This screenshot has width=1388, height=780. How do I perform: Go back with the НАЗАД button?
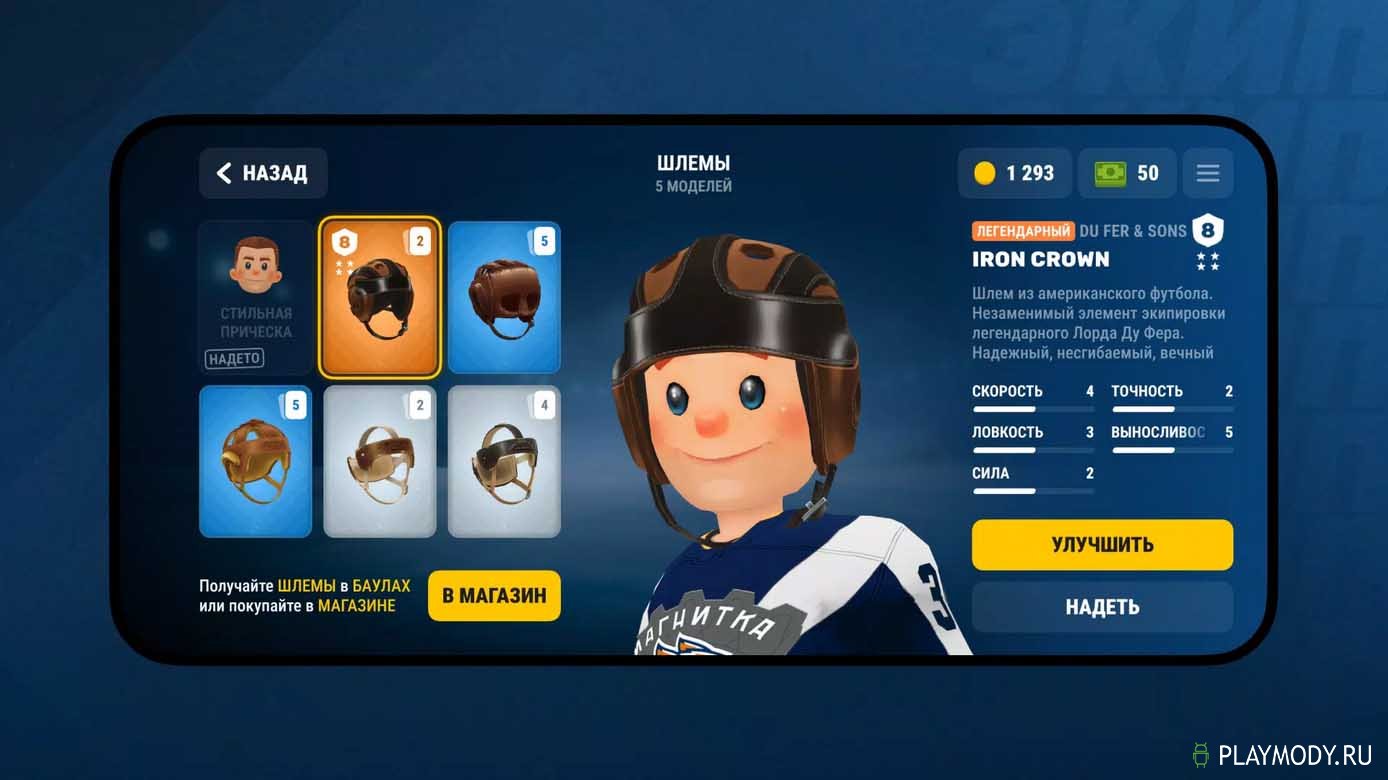pyautogui.click(x=263, y=173)
